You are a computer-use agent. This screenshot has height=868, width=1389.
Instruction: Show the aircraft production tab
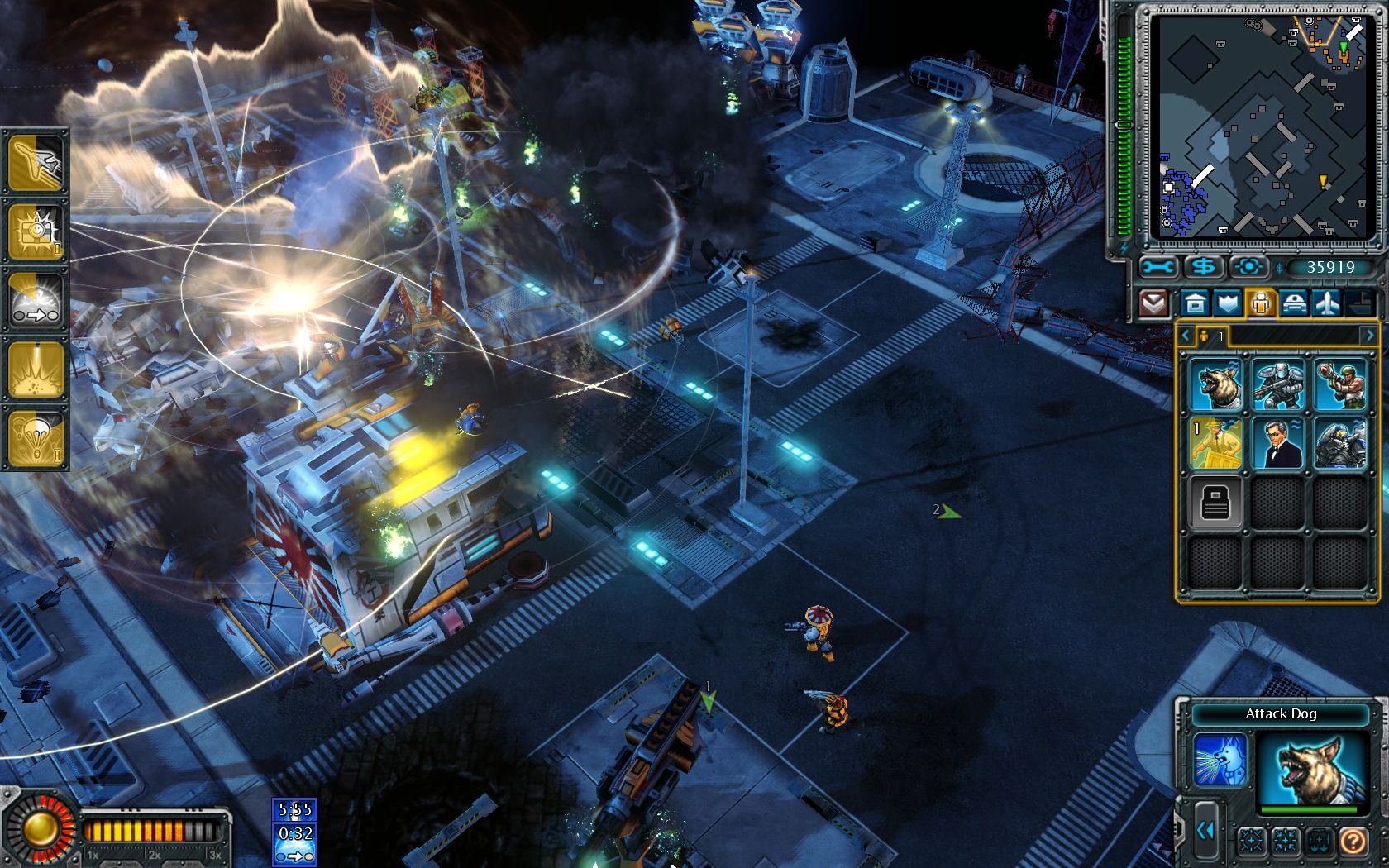(x=1325, y=303)
